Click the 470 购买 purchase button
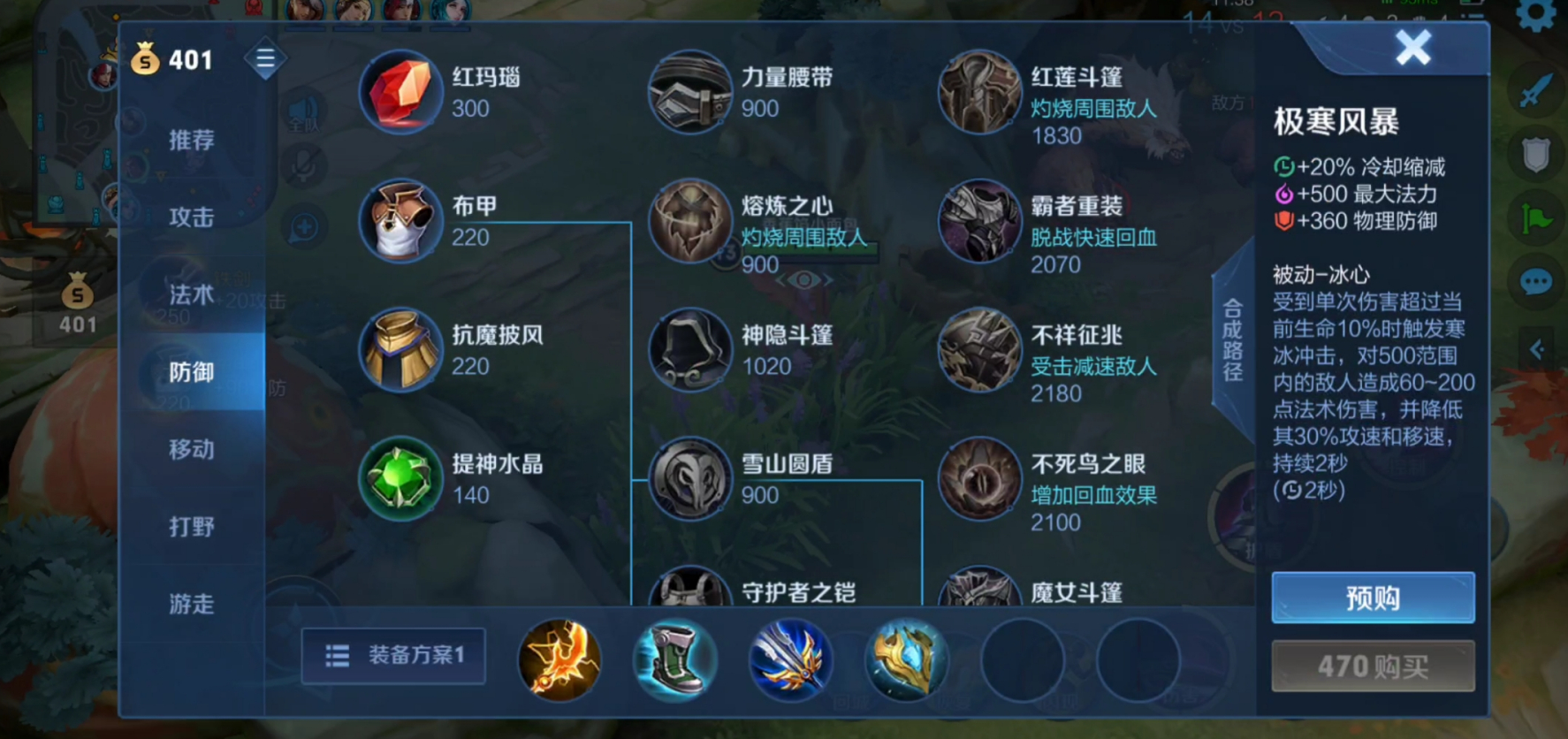The height and width of the screenshot is (739, 1568). pyautogui.click(x=1373, y=666)
